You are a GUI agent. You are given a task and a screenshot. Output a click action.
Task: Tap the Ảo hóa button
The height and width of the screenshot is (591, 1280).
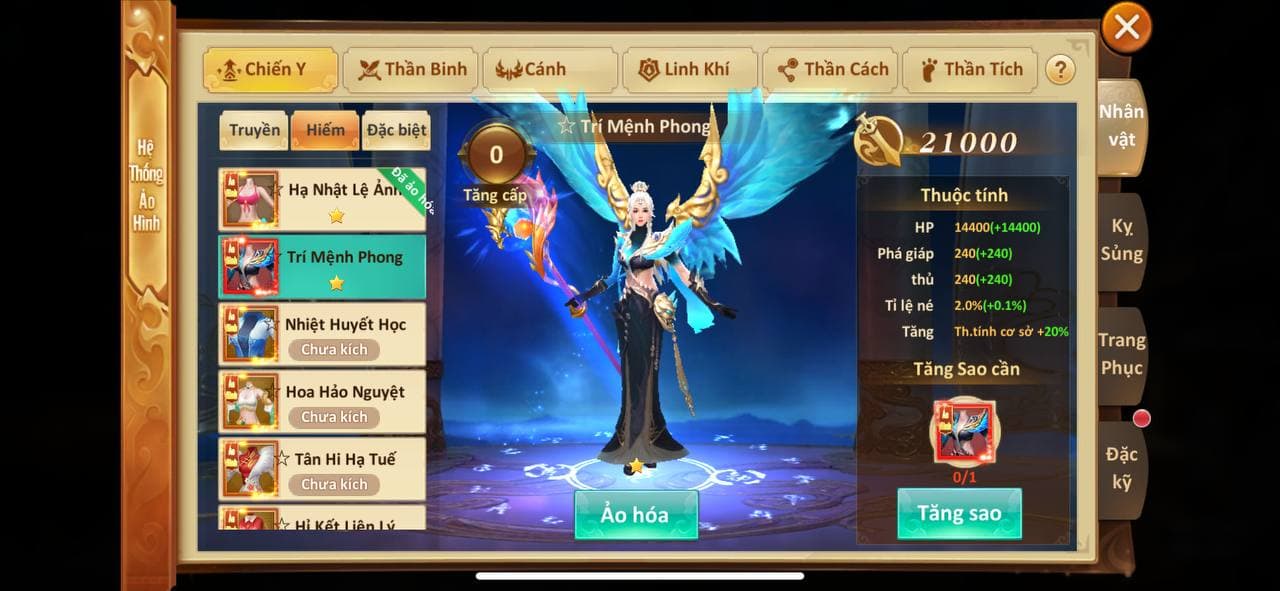635,515
